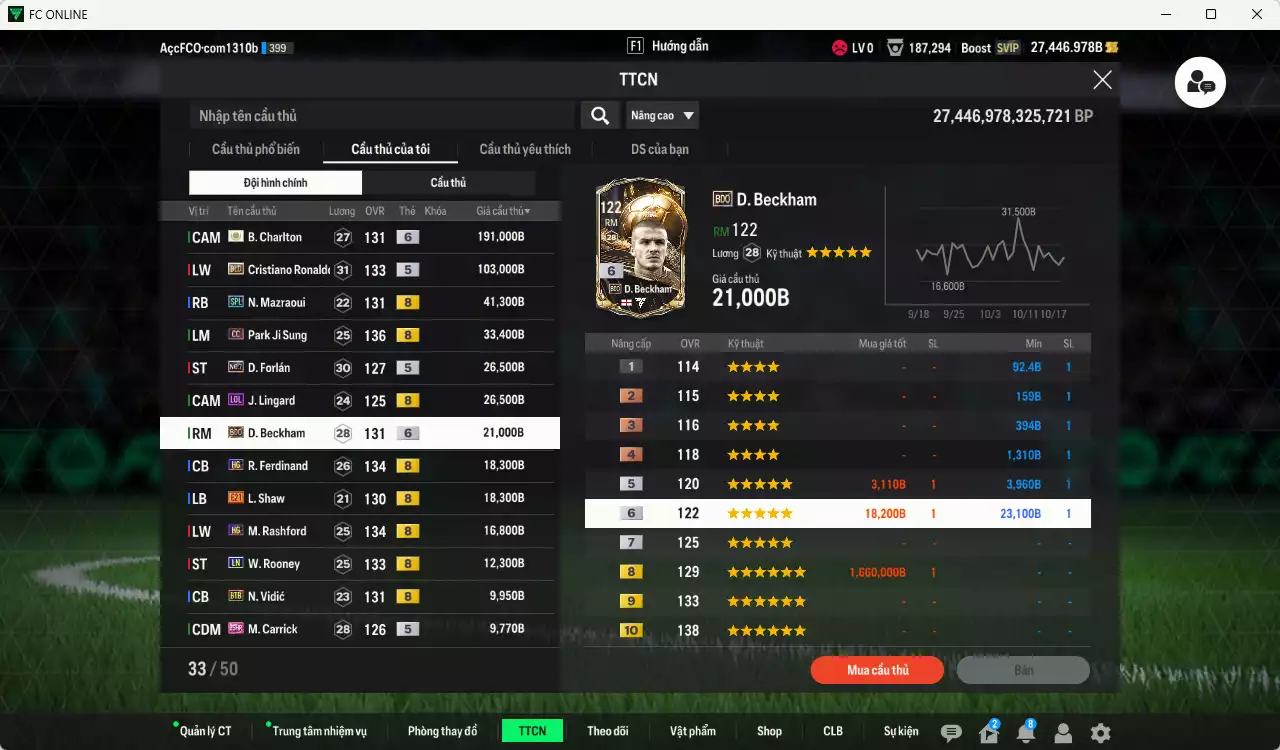The height and width of the screenshot is (750, 1280).
Task: Choose the upgrade level 5 row
Action: pos(837,484)
